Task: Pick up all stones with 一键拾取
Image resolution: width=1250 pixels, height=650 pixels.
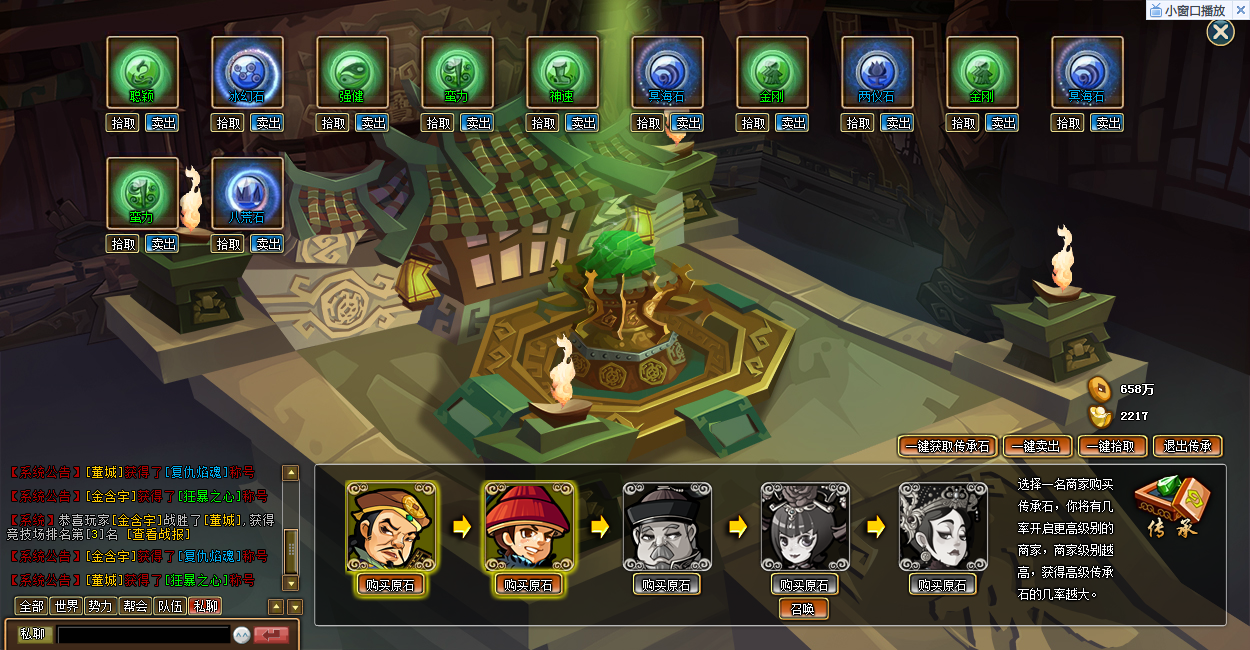Action: tap(1111, 446)
